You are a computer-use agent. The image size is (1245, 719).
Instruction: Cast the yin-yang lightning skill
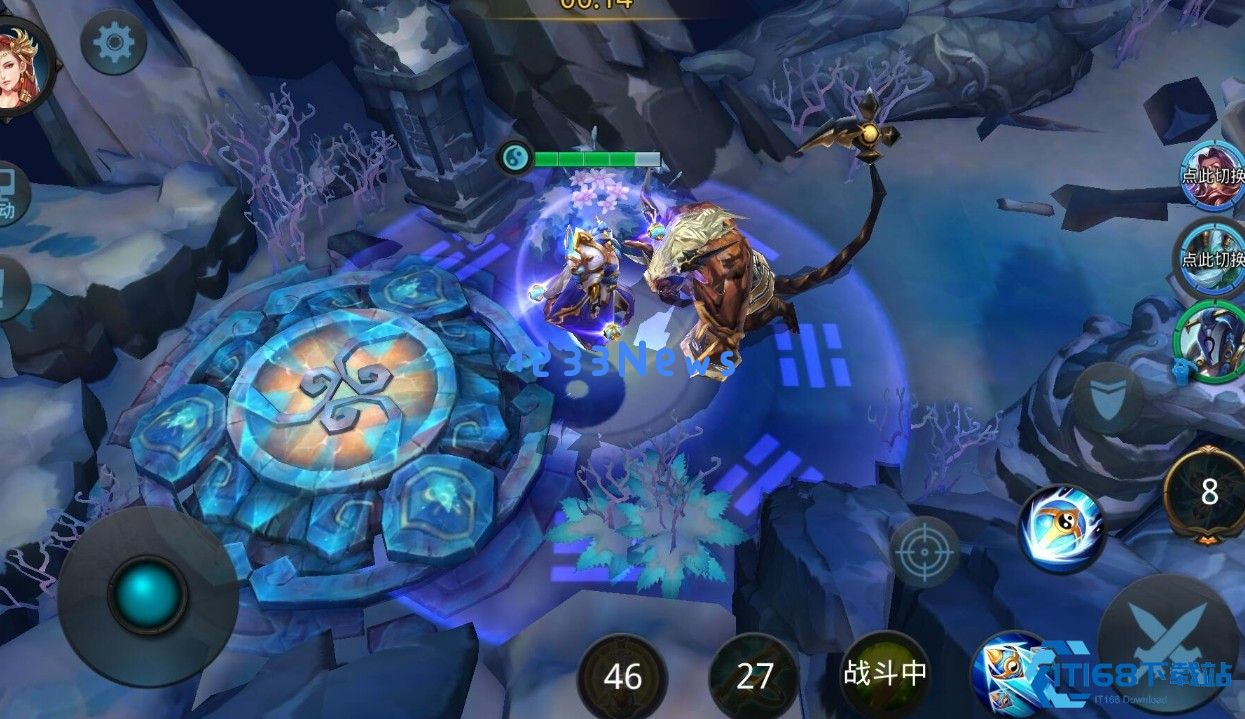click(x=1061, y=528)
